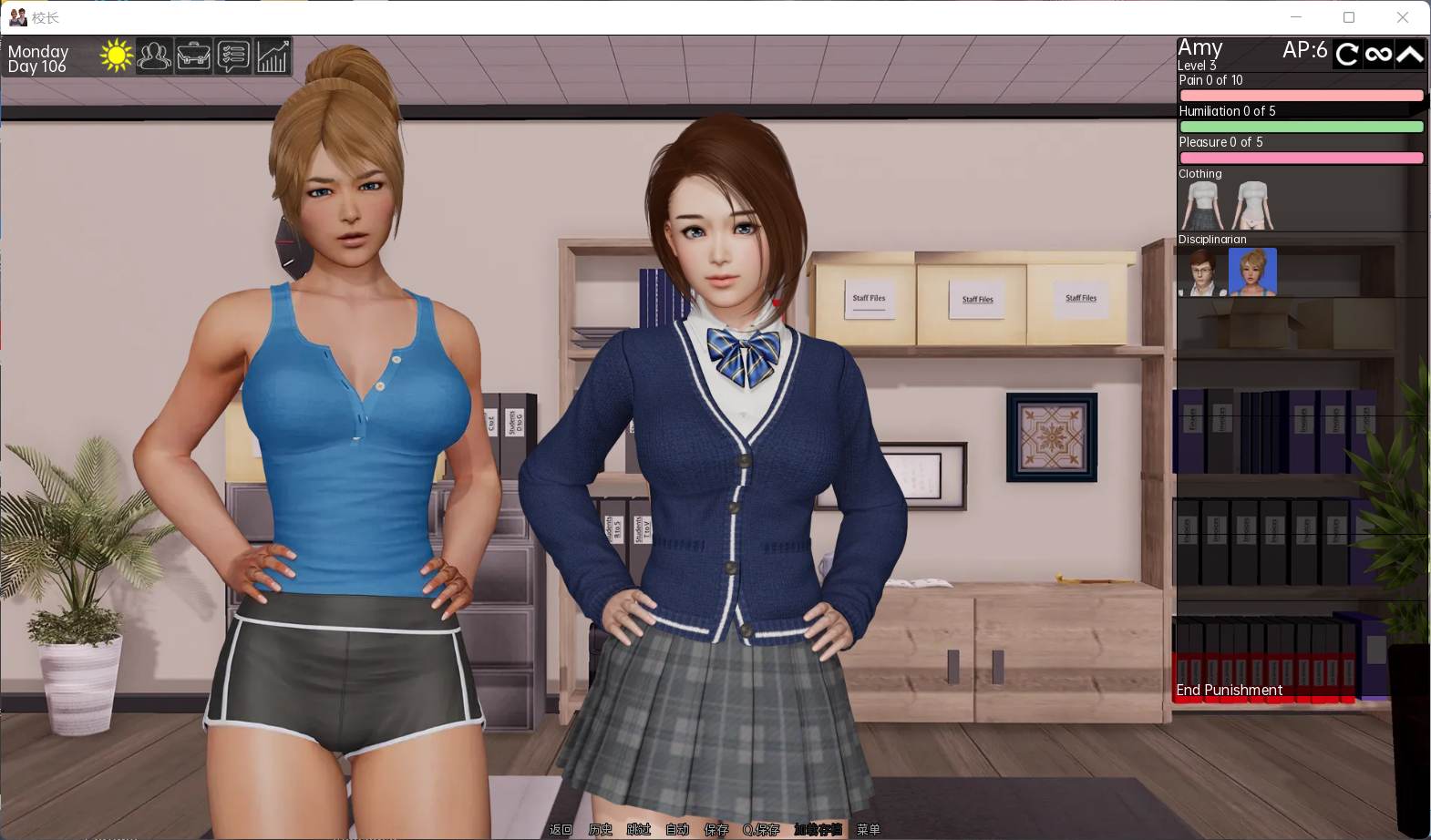
Task: Open the statistics graph icon
Action: click(x=272, y=56)
